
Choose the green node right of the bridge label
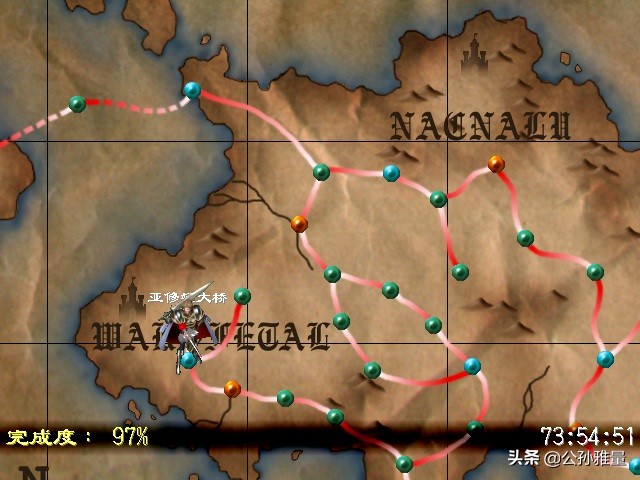point(242,296)
